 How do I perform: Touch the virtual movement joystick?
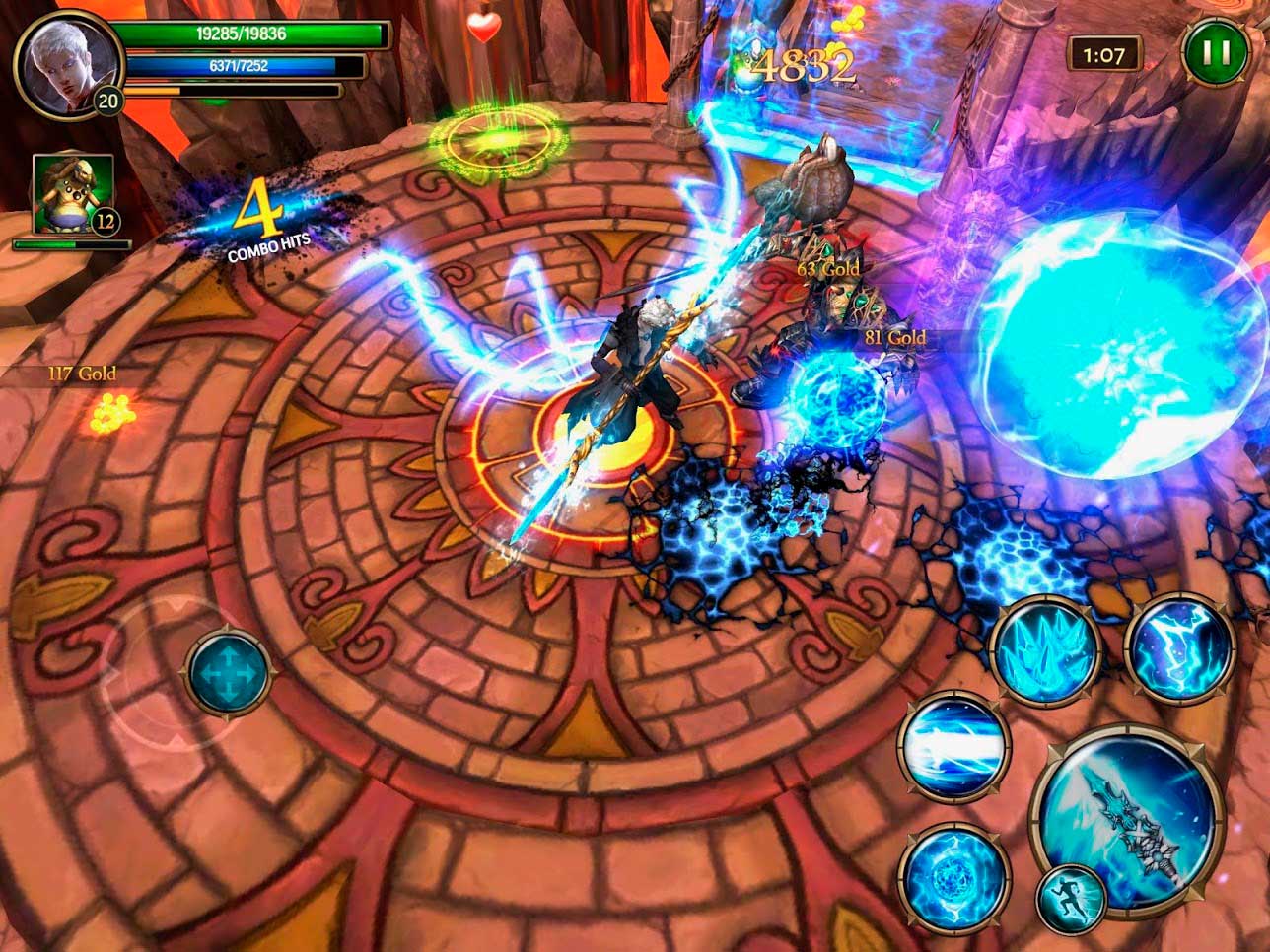point(228,674)
